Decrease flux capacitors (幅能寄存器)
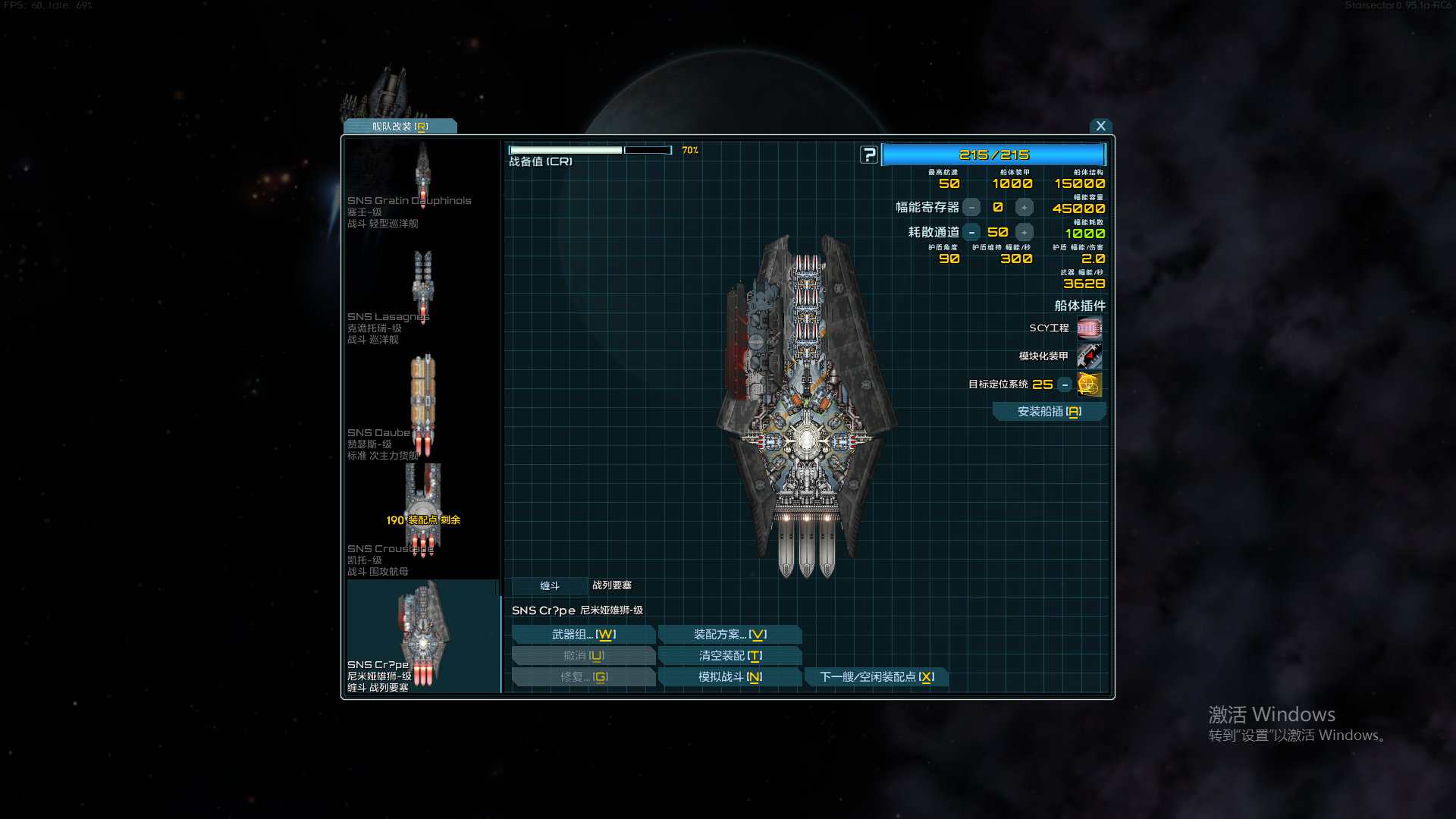Viewport: 1456px width, 819px height. click(x=971, y=208)
